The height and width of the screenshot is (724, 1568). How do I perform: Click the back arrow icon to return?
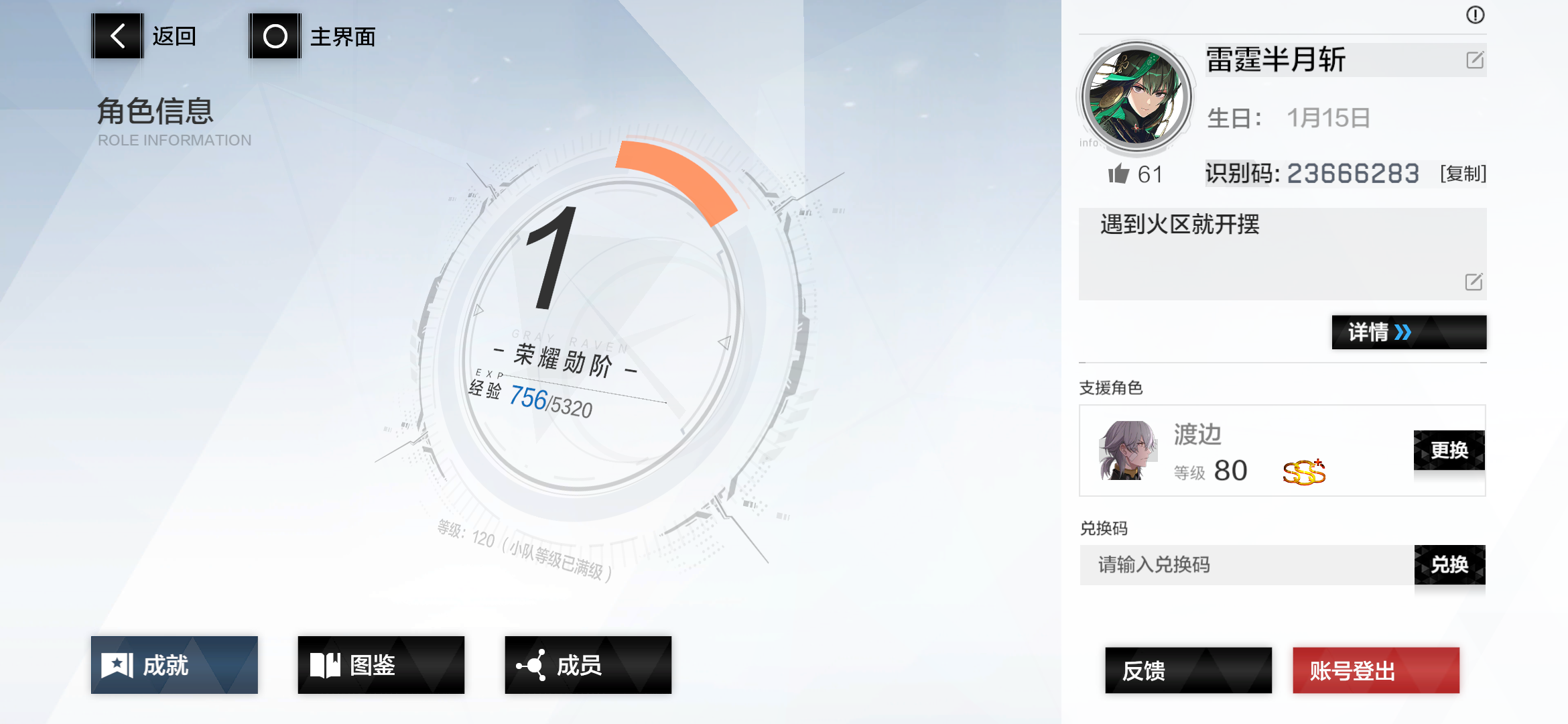(117, 36)
